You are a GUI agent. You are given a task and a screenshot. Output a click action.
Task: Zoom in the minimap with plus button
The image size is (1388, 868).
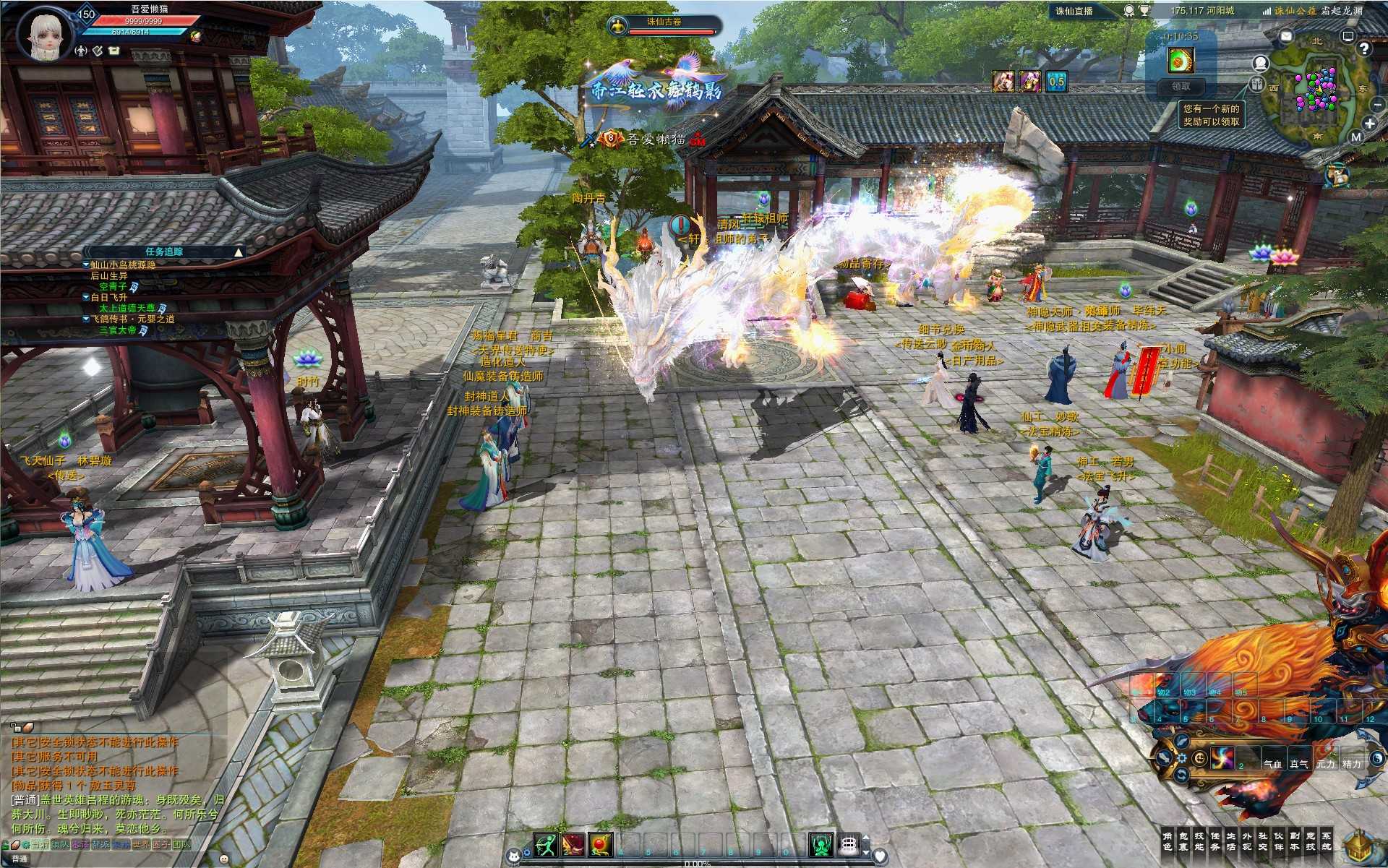tap(1369, 124)
